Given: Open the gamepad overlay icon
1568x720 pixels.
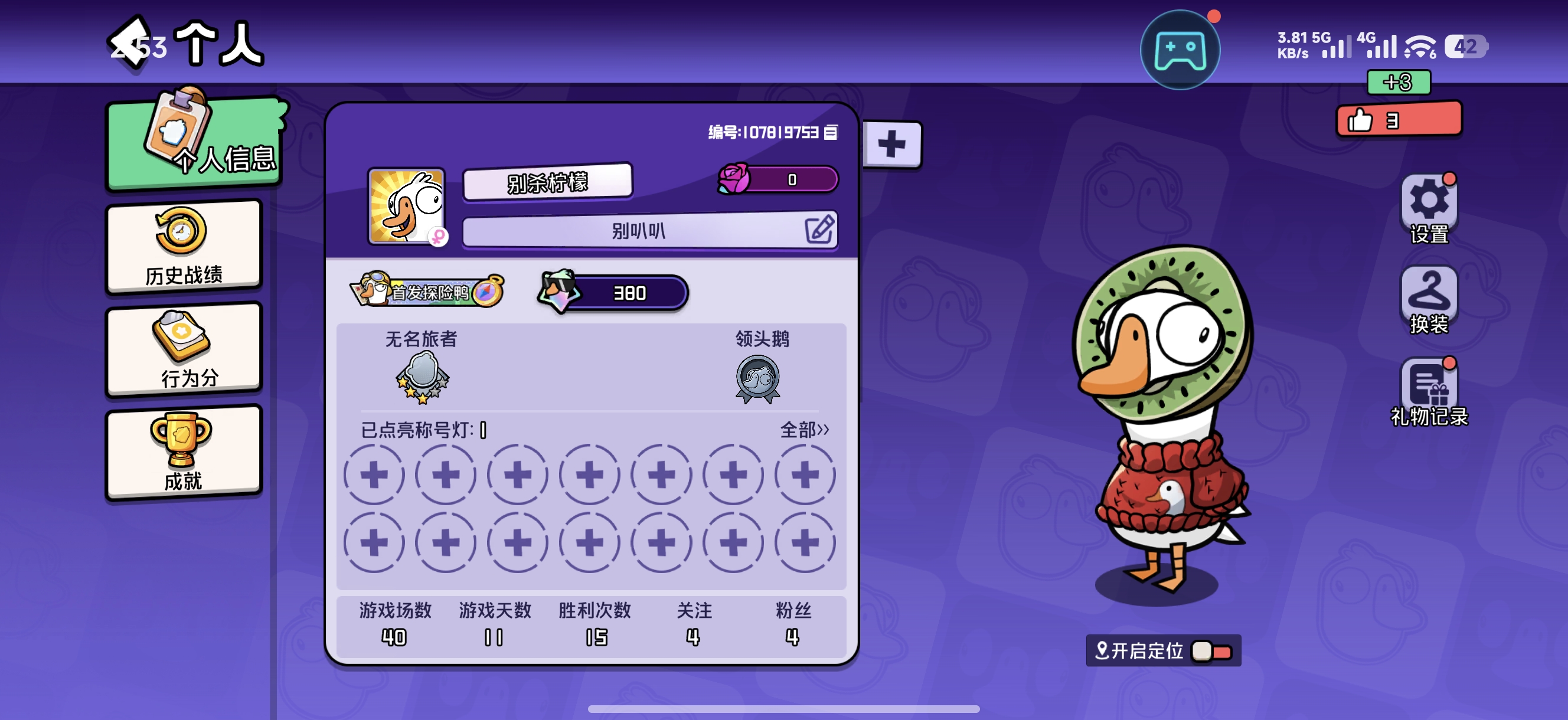Looking at the screenshot, I should click(x=1179, y=50).
